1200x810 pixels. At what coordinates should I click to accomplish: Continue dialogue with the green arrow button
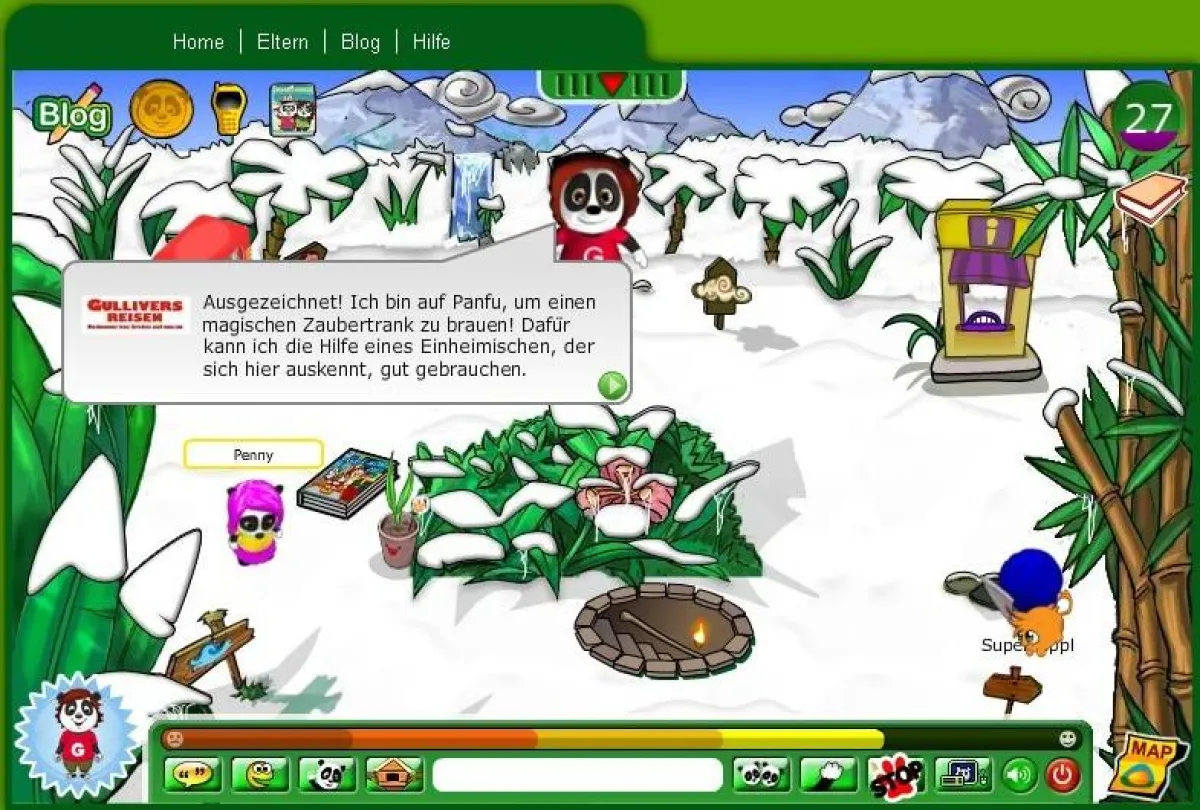click(611, 384)
